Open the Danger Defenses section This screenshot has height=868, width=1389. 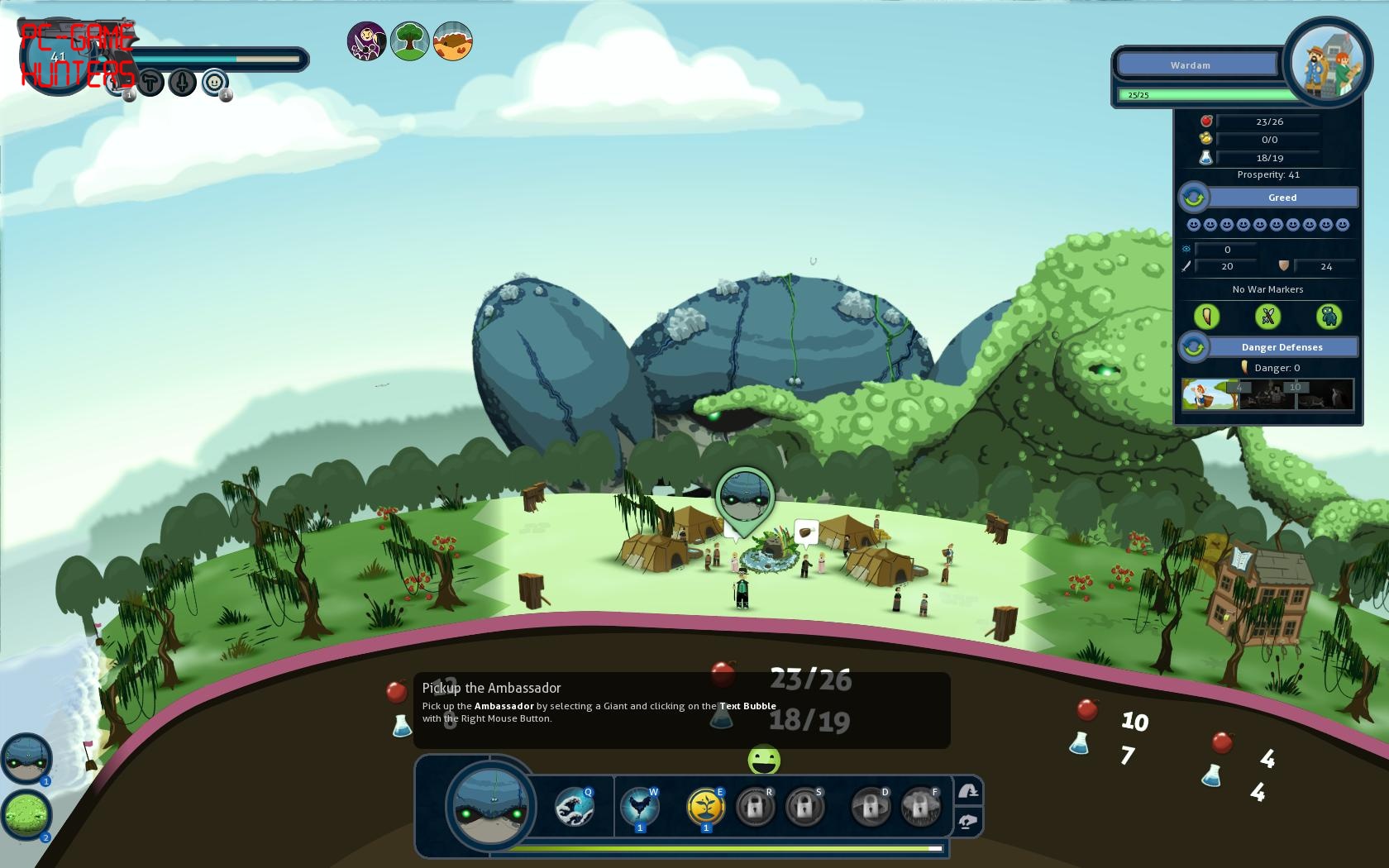pos(1282,347)
